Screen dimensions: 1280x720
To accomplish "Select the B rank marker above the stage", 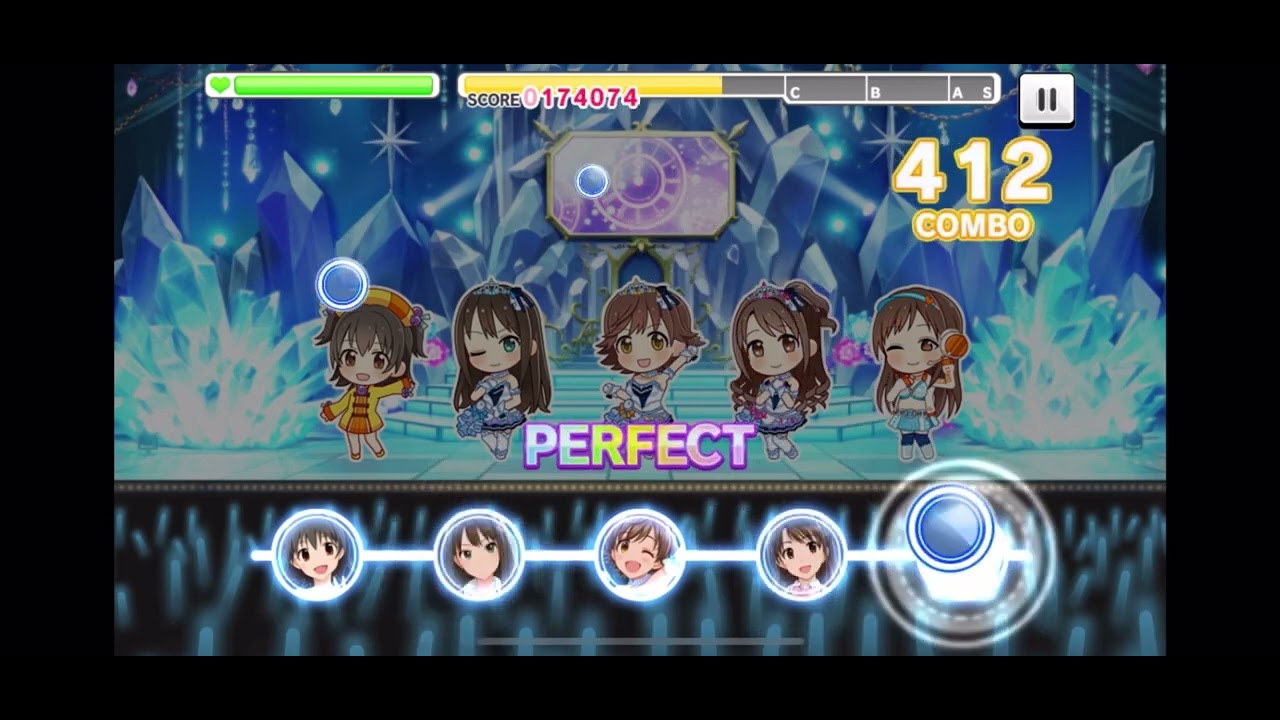I will (x=876, y=90).
